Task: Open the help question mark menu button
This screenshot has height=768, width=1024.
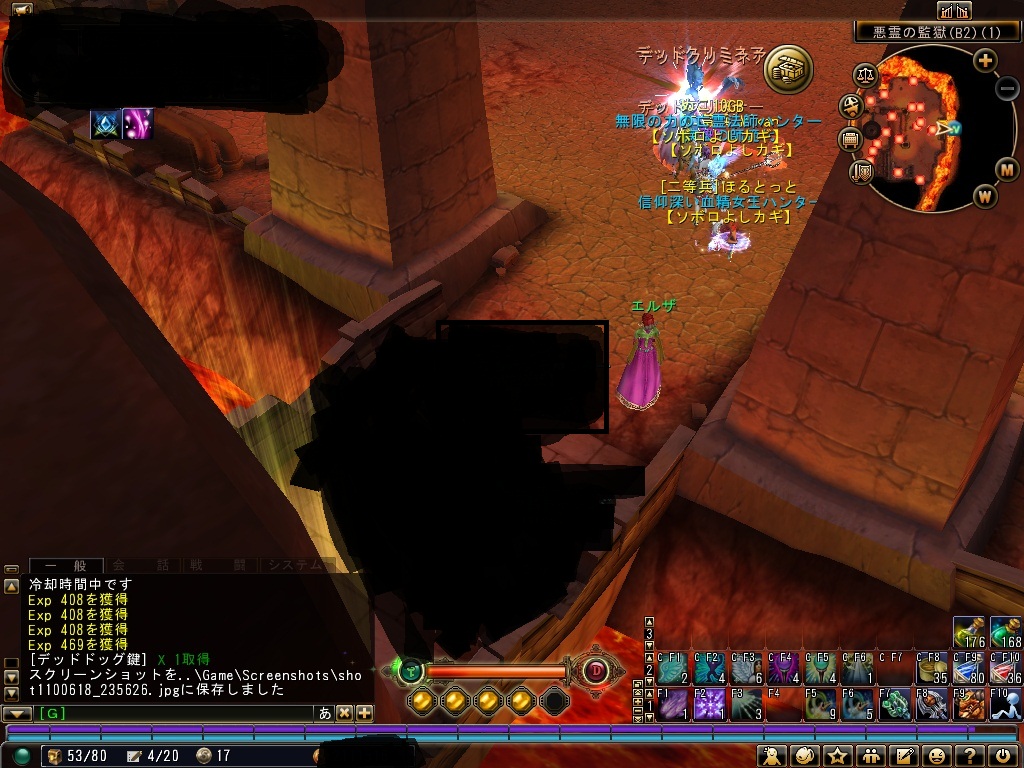Action: click(x=969, y=756)
